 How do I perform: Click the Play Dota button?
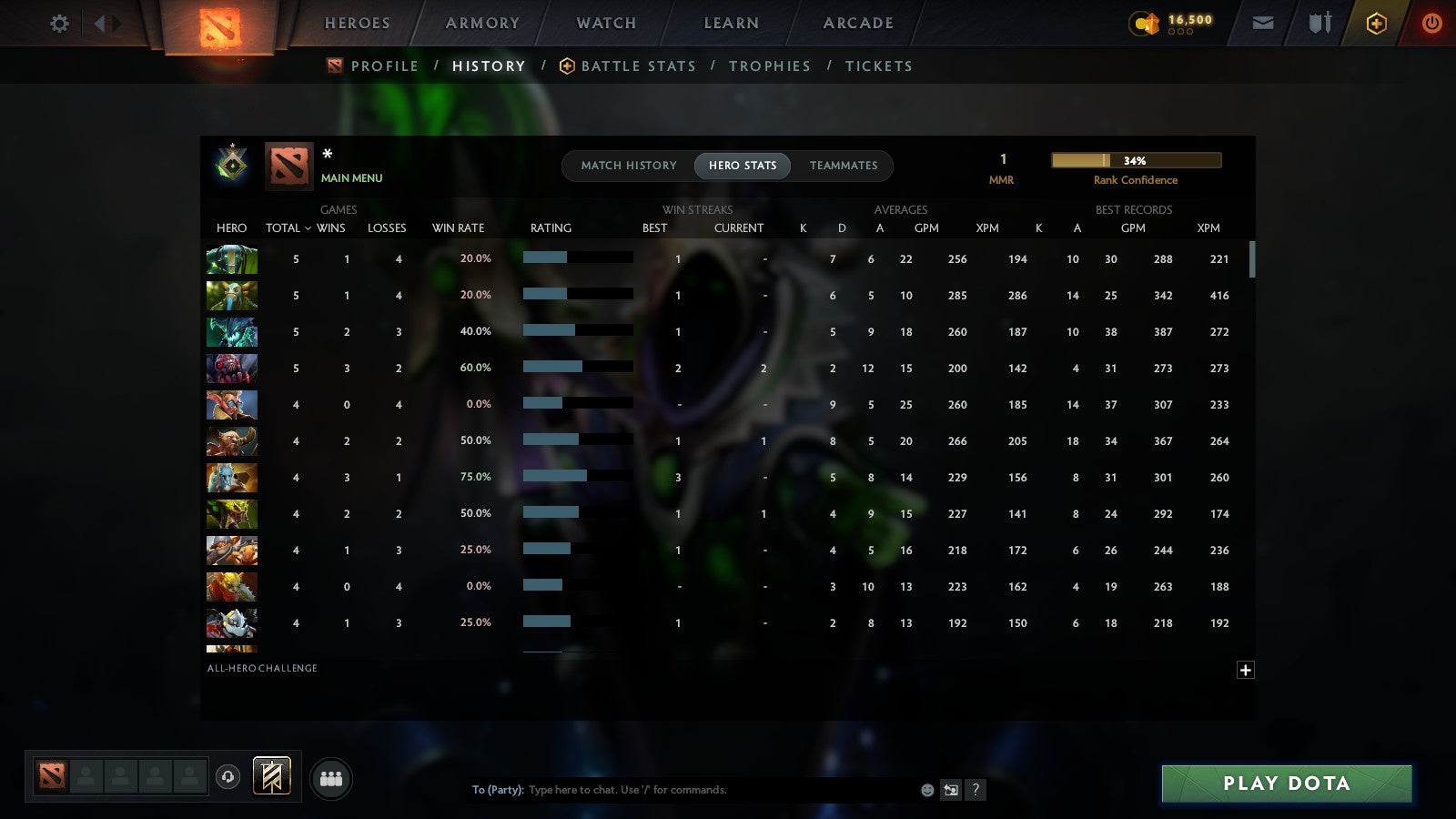(x=1286, y=783)
